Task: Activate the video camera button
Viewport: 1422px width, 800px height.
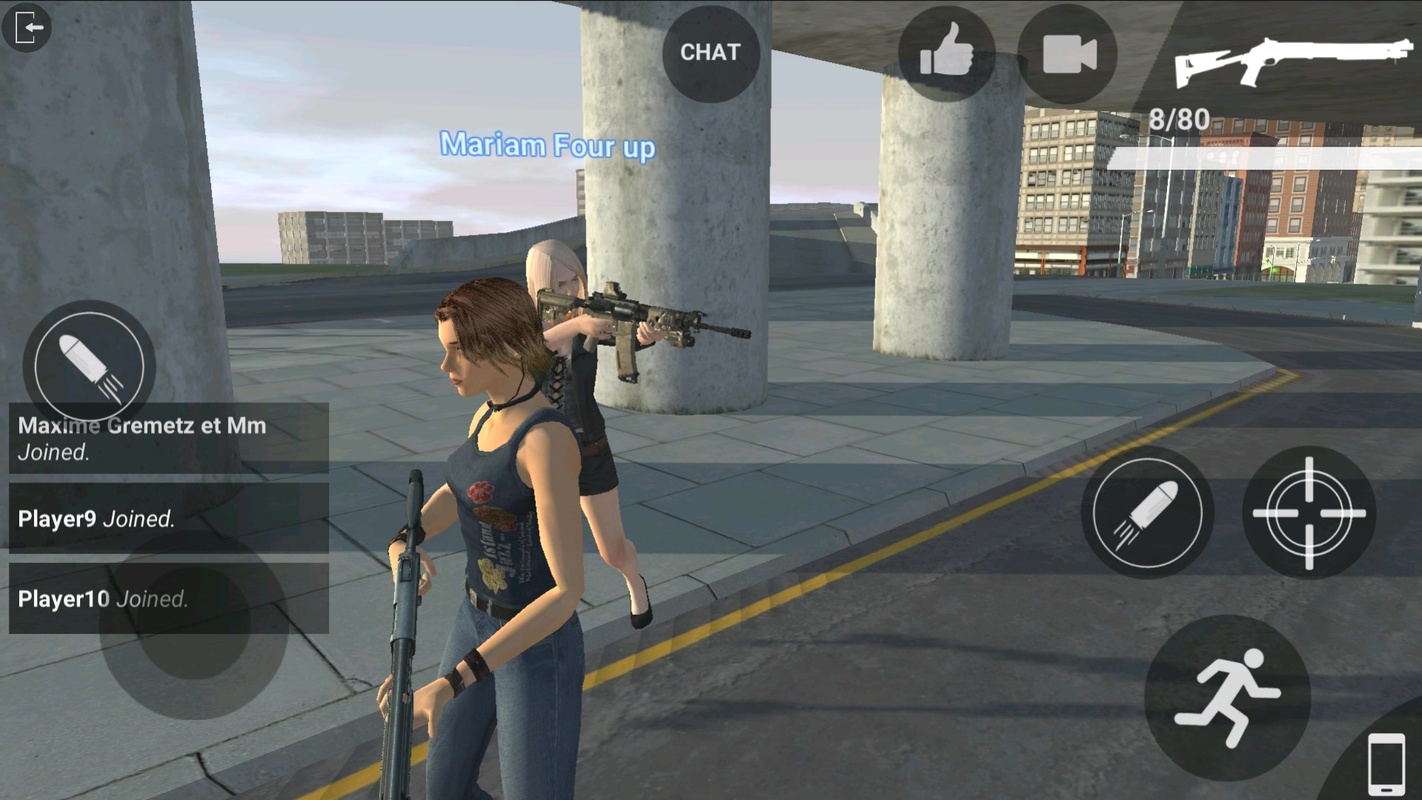Action: 1067,54
